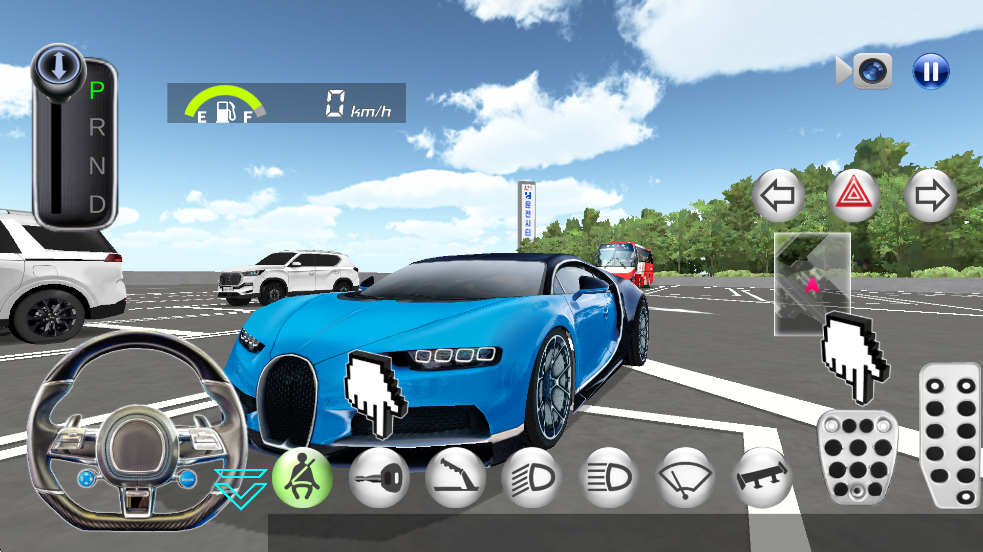Viewport: 983px width, 552px height.
Task: Step on the accelerator pedal
Action: [950, 435]
